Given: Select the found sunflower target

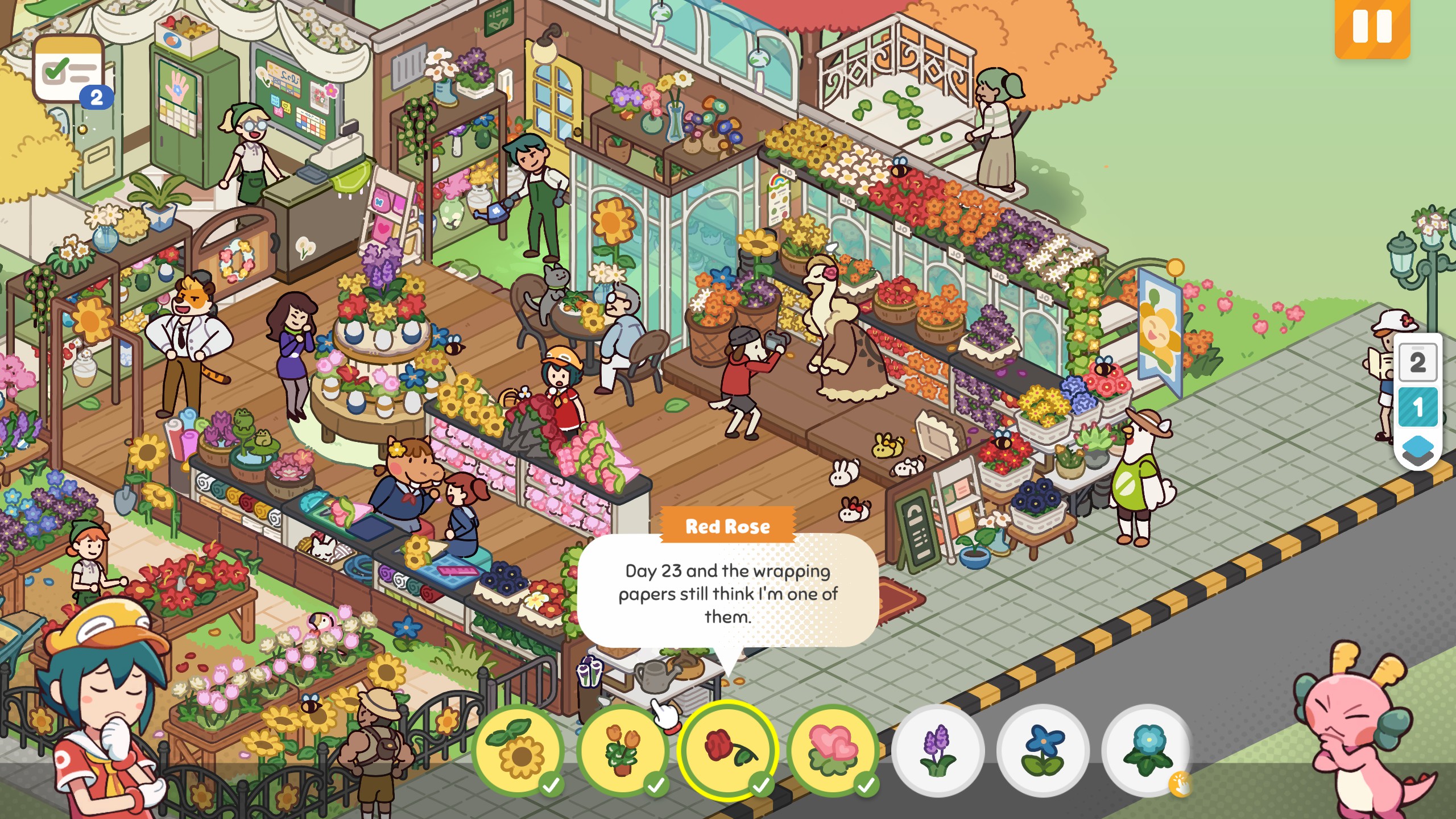Looking at the screenshot, I should [519, 750].
